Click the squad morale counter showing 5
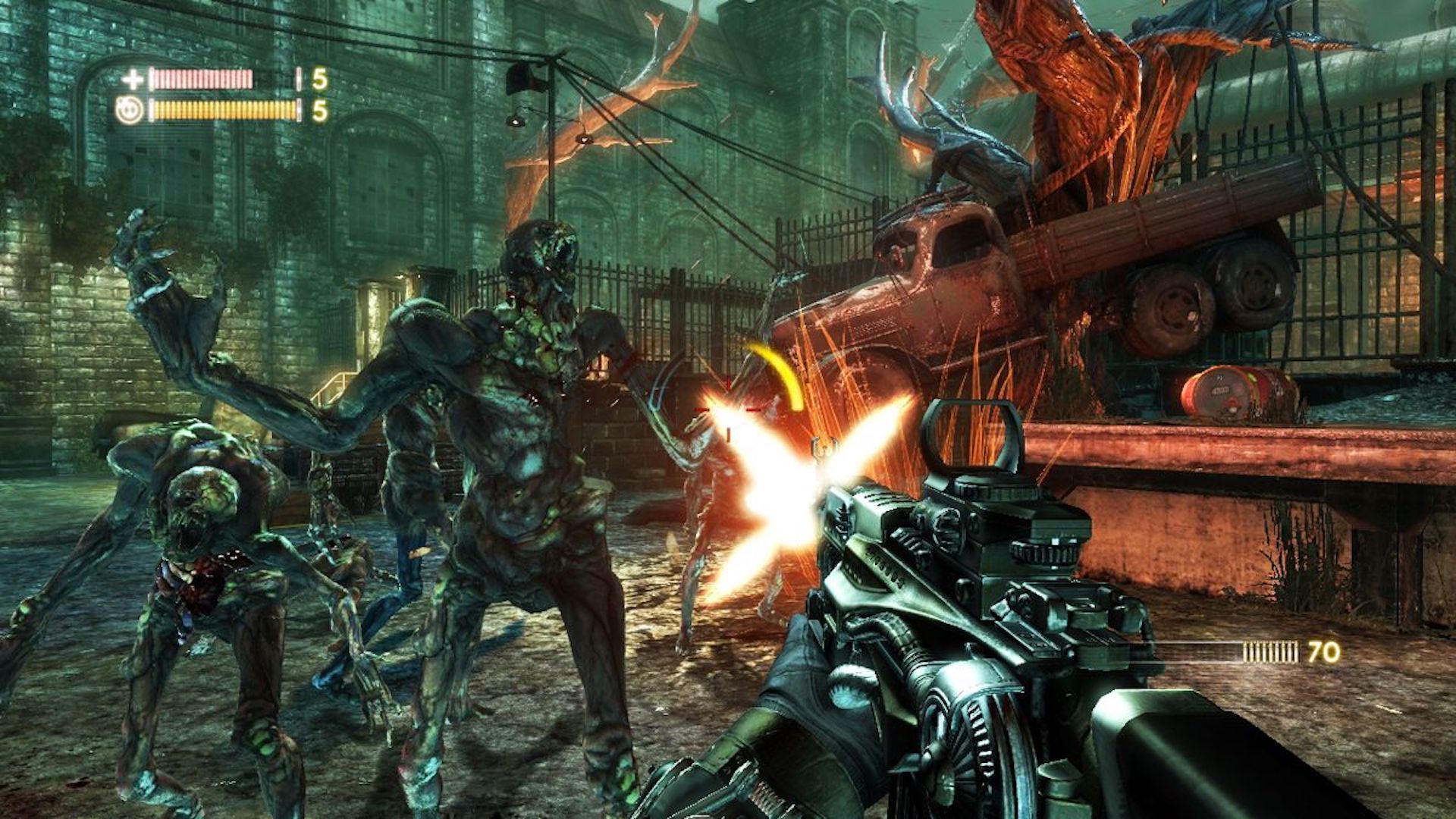Viewport: 1456px width, 819px height. pyautogui.click(x=322, y=110)
